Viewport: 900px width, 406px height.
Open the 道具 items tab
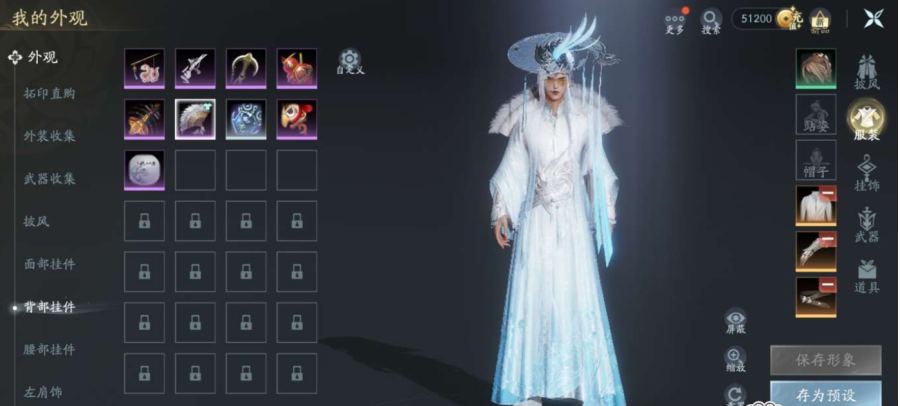pos(866,275)
